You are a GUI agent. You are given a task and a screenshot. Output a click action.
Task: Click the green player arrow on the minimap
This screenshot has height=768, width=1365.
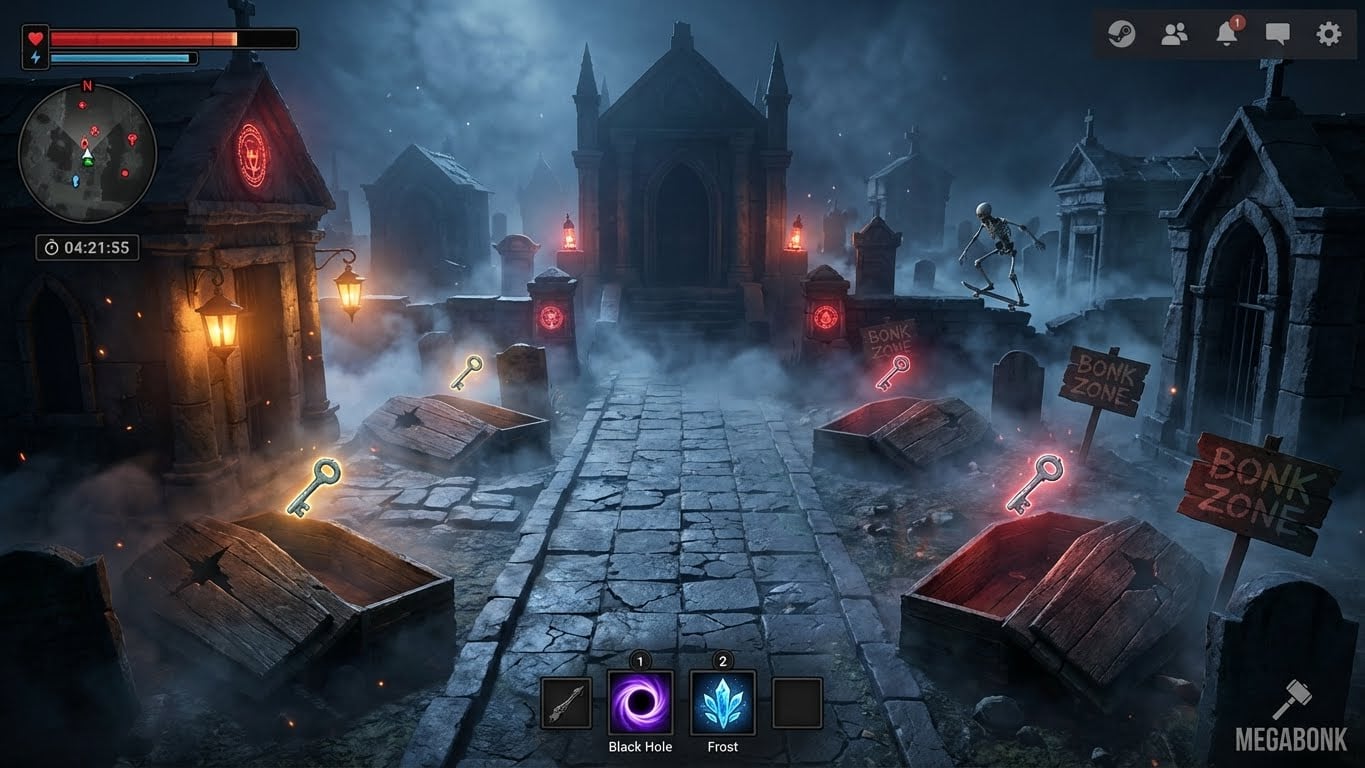click(x=87, y=156)
